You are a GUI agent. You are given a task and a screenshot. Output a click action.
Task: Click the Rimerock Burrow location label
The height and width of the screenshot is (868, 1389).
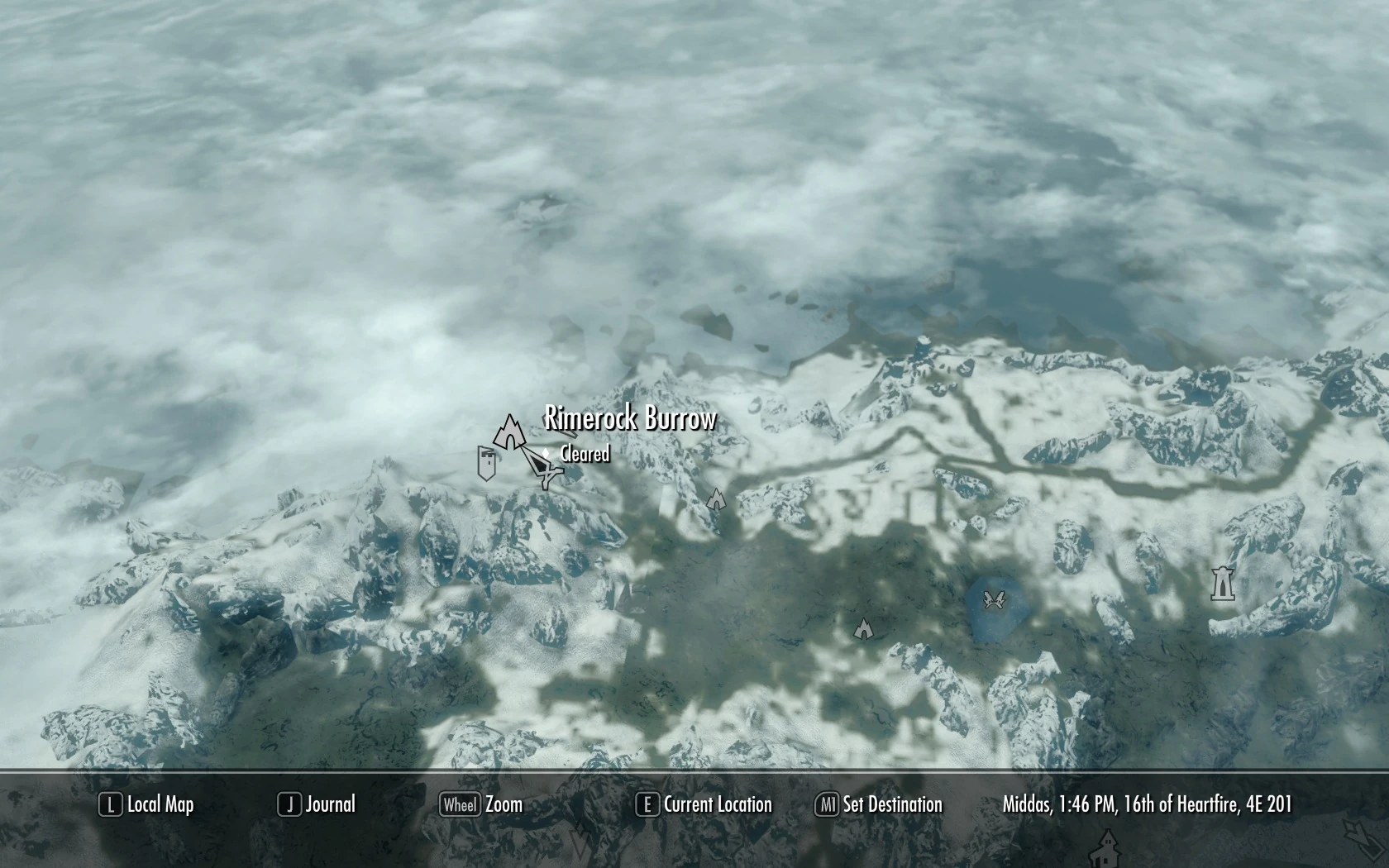pyautogui.click(x=630, y=419)
